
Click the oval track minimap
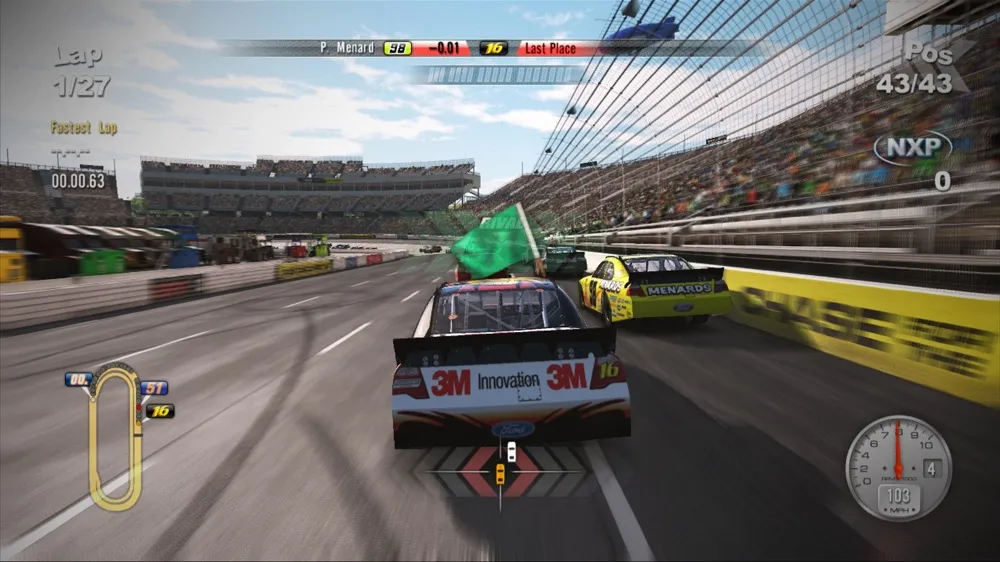(x=114, y=437)
